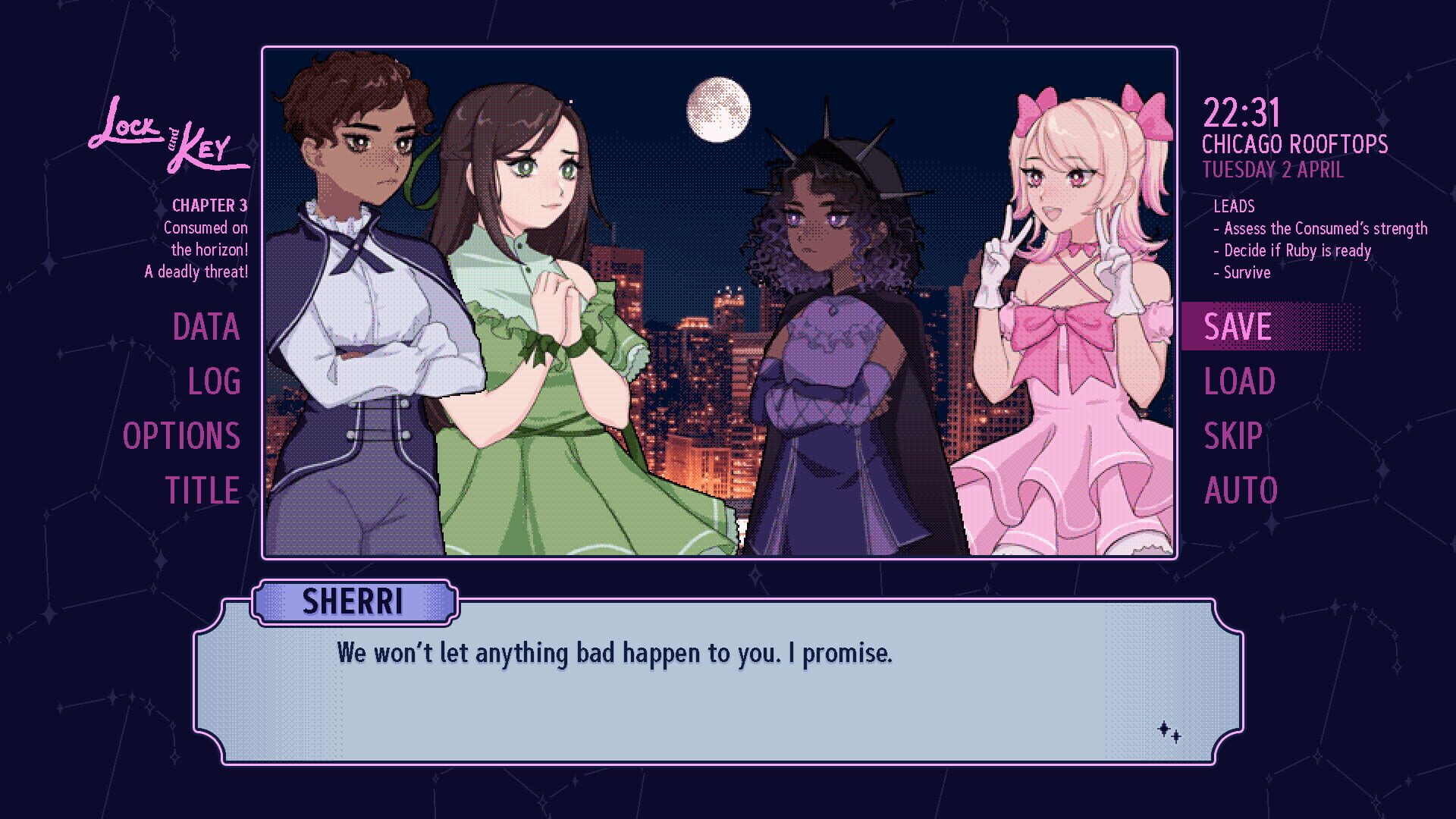This screenshot has height=819, width=1456.
Task: Click the SHERRI nameplate
Action: click(355, 601)
